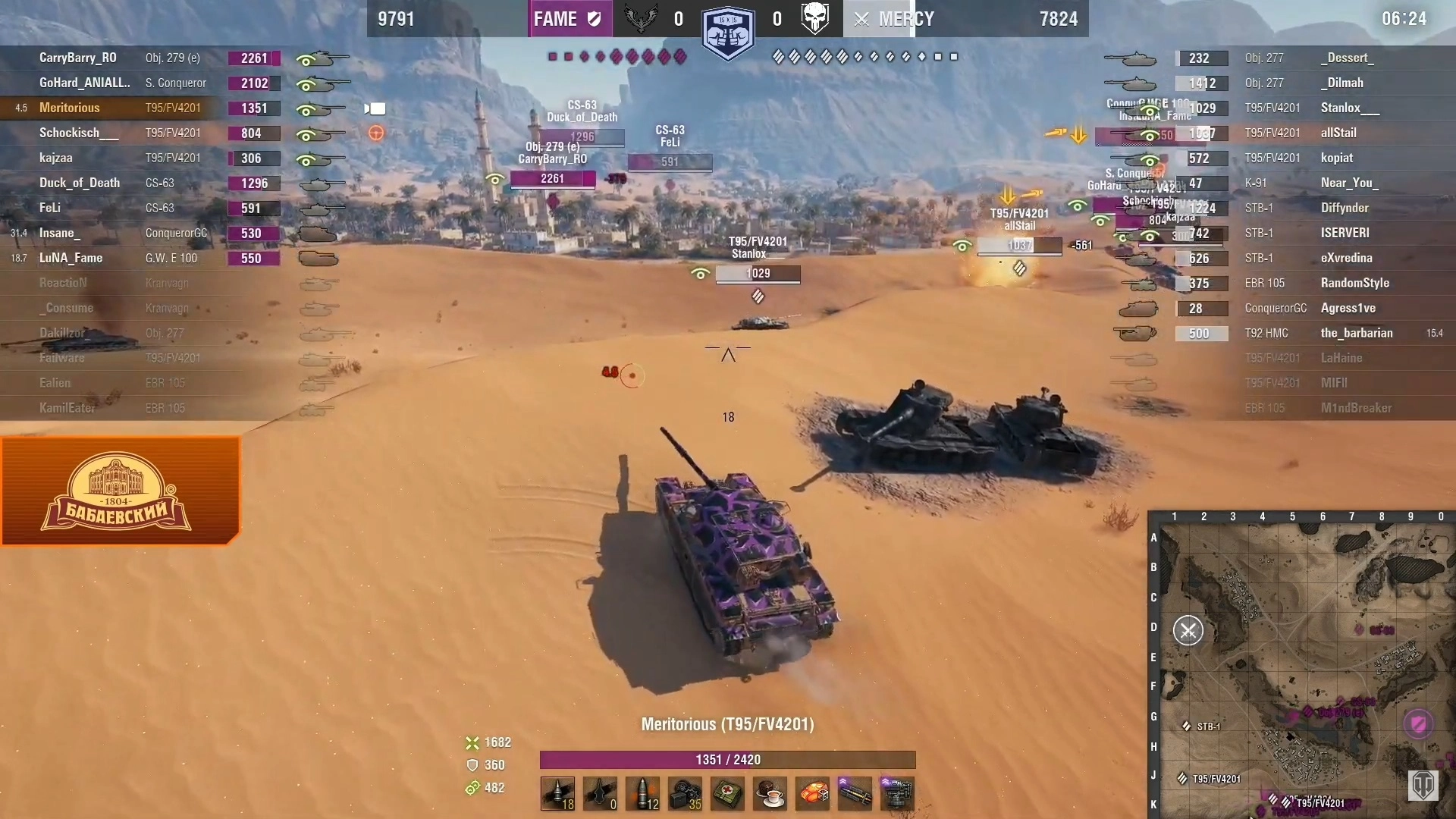Activate the pudding and tea consumable
This screenshot has height=819, width=1456.
[x=770, y=793]
